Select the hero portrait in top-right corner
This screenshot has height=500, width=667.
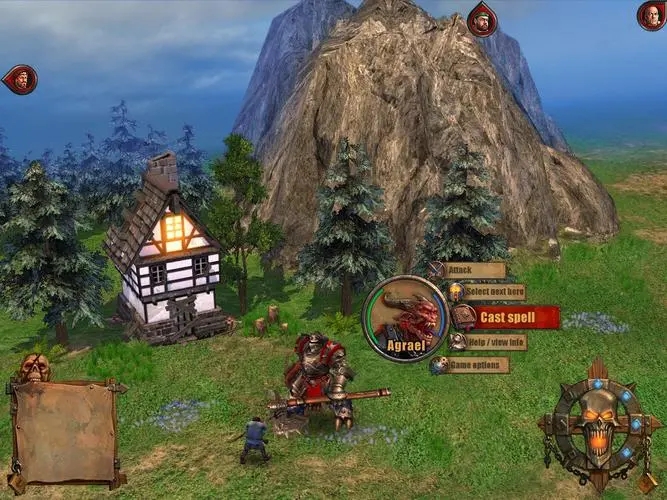(x=651, y=15)
